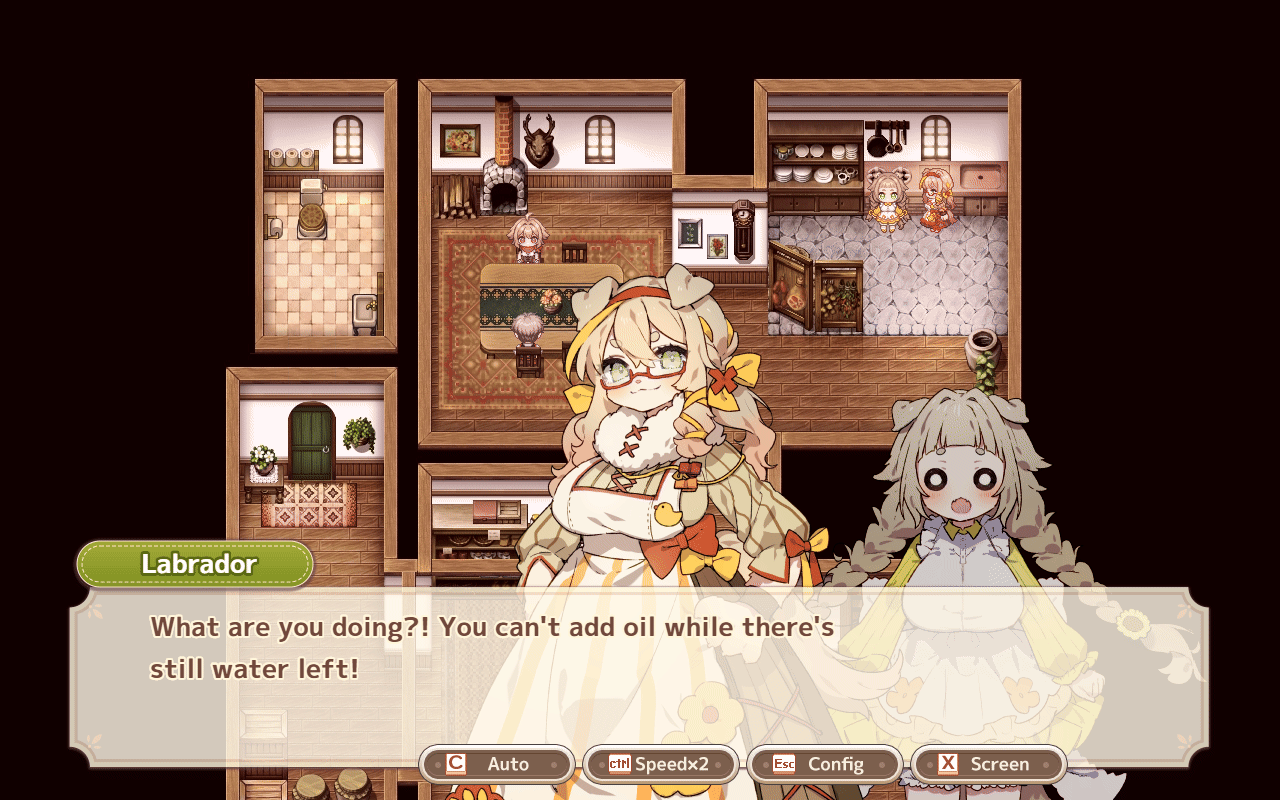The height and width of the screenshot is (800, 1280).
Task: Open the Config menu
Action: (824, 764)
